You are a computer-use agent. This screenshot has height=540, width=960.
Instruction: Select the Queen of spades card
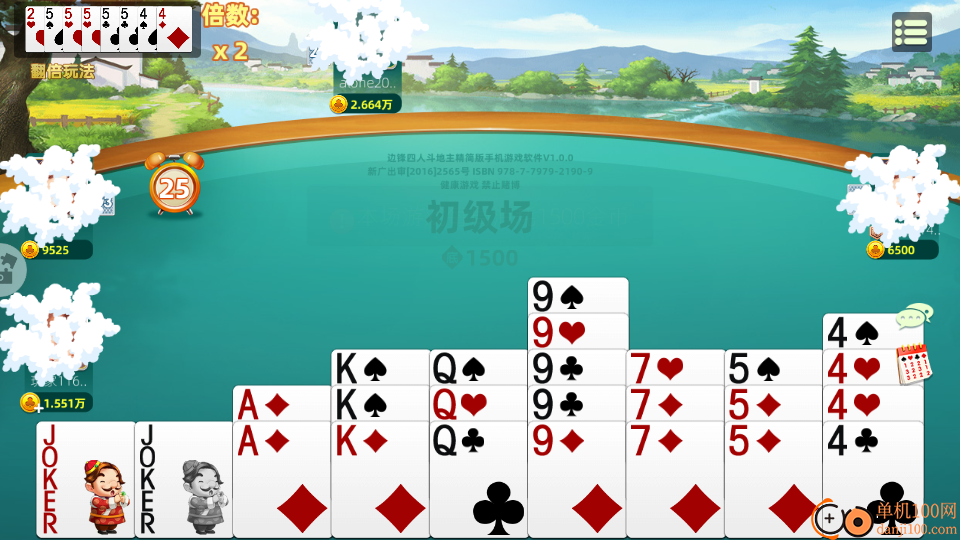[x=478, y=367]
